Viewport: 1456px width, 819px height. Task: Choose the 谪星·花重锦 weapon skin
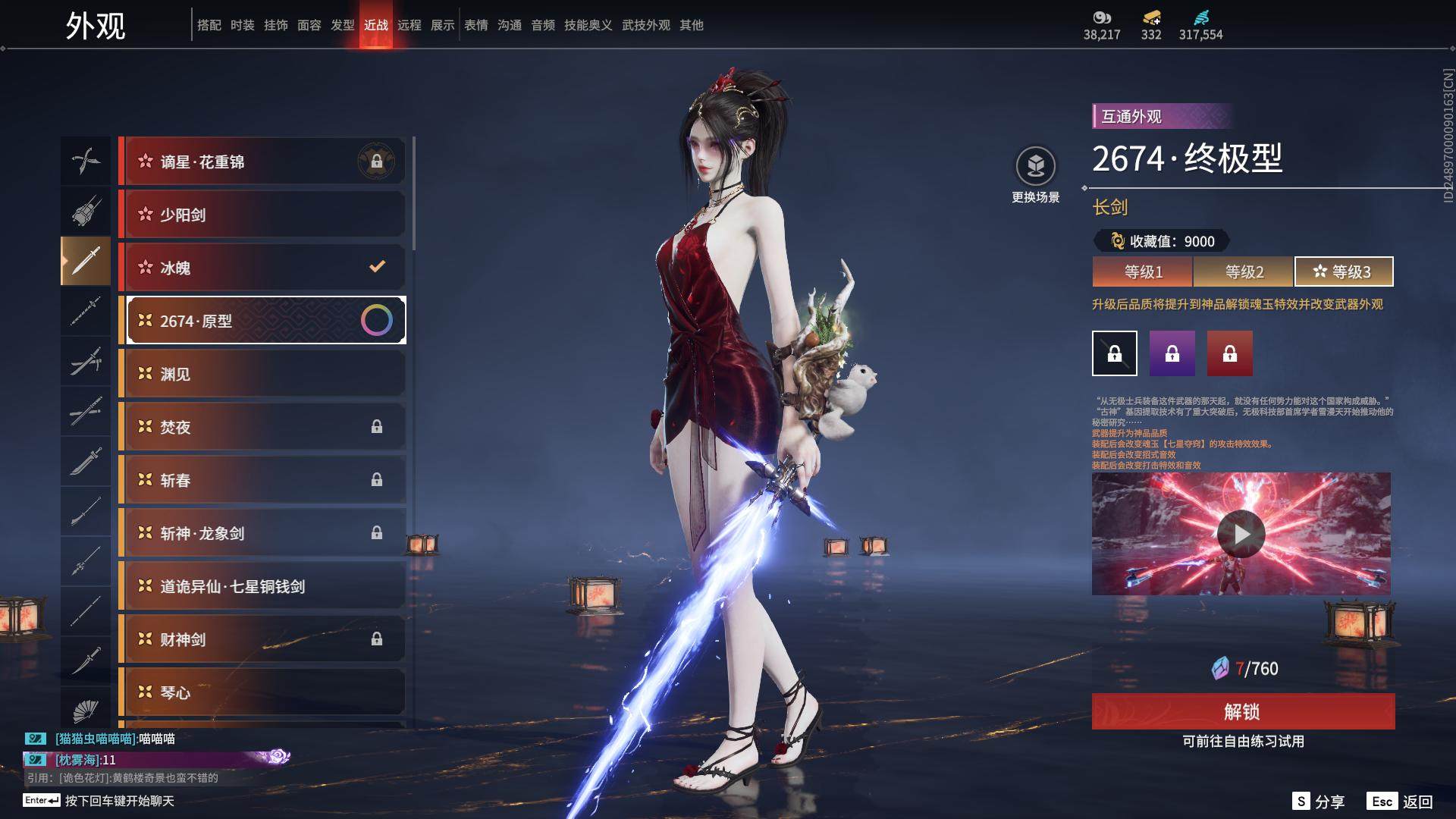tap(262, 162)
